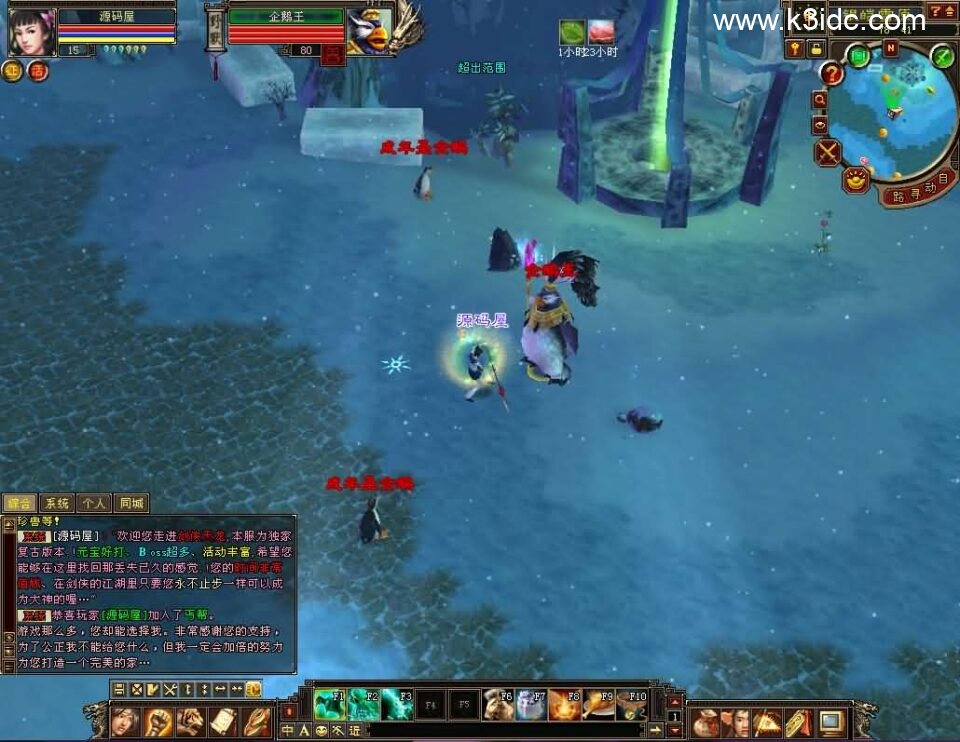The width and height of the screenshot is (960, 742).
Task: Toggle the crossed swords PK mode button
Action: [828, 152]
